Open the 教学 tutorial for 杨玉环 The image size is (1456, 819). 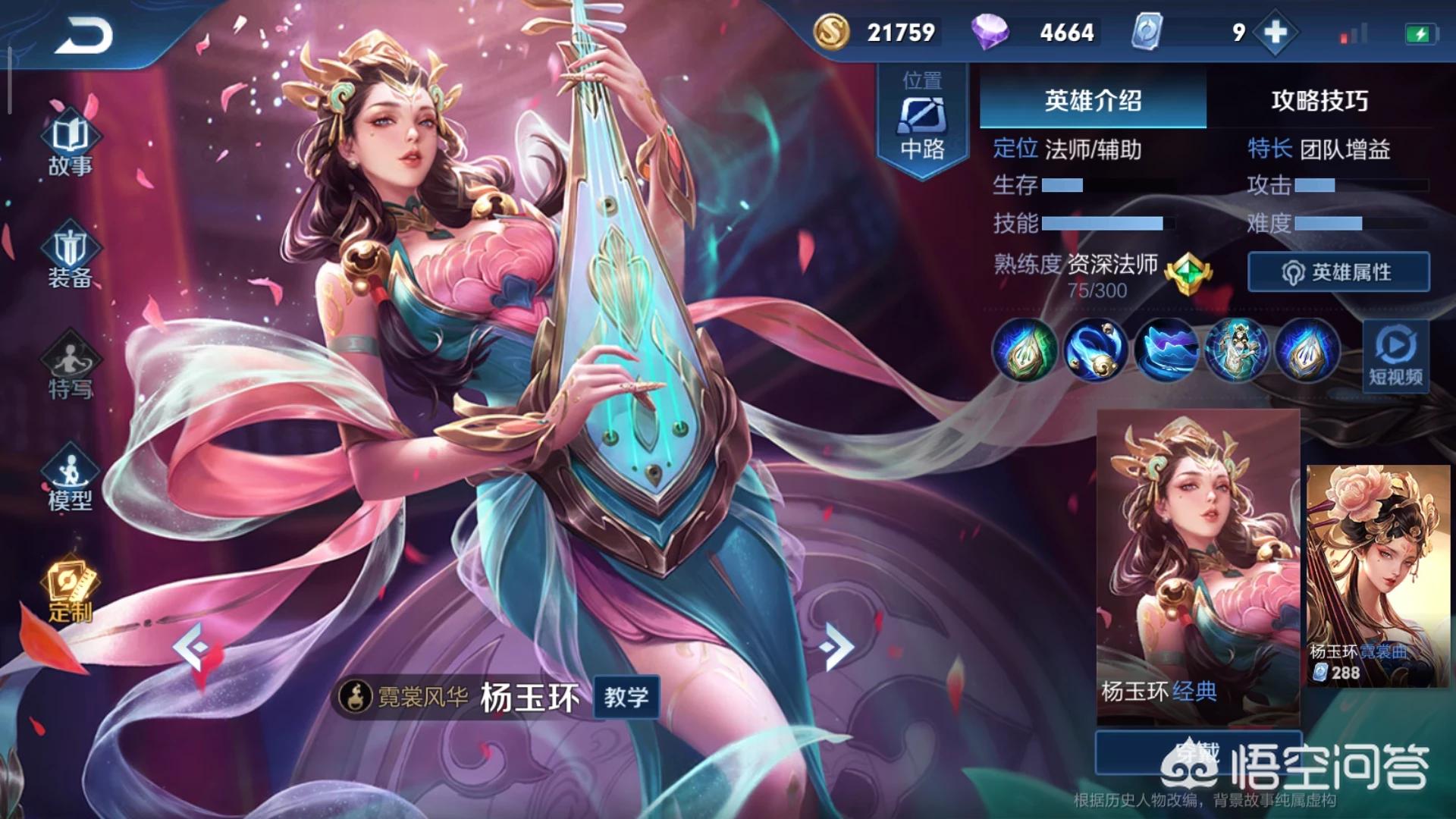pos(626,697)
